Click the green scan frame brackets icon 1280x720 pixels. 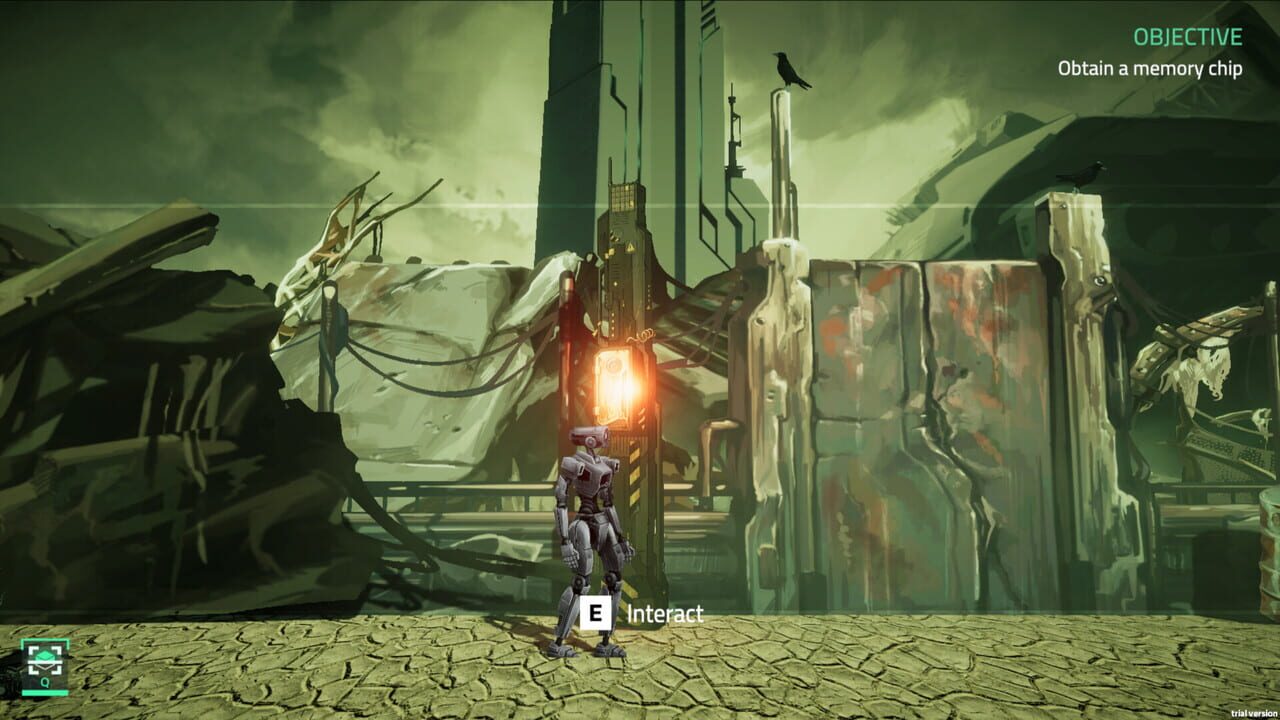click(x=45, y=660)
